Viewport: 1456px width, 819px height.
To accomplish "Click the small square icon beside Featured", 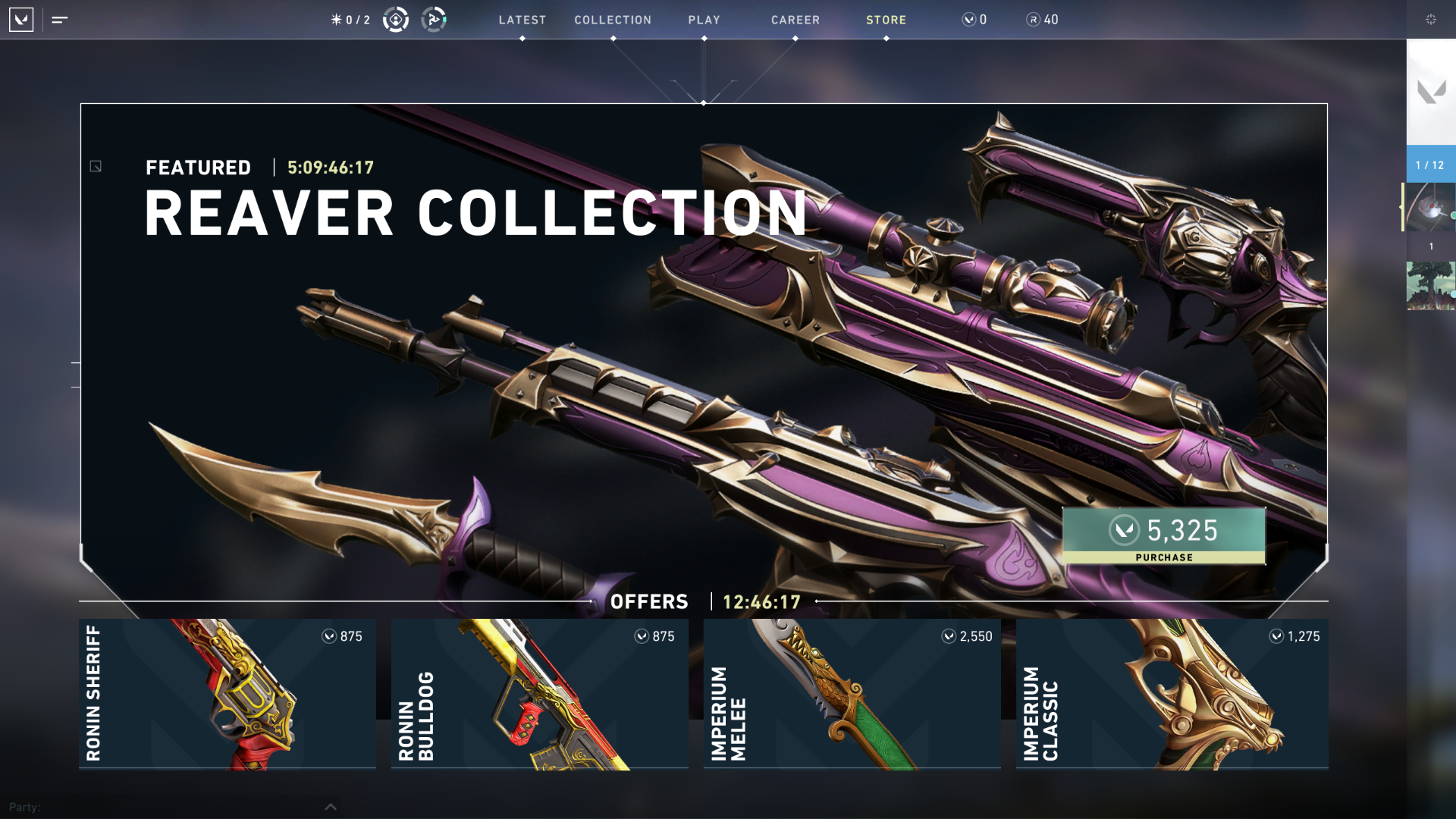I will (x=96, y=166).
